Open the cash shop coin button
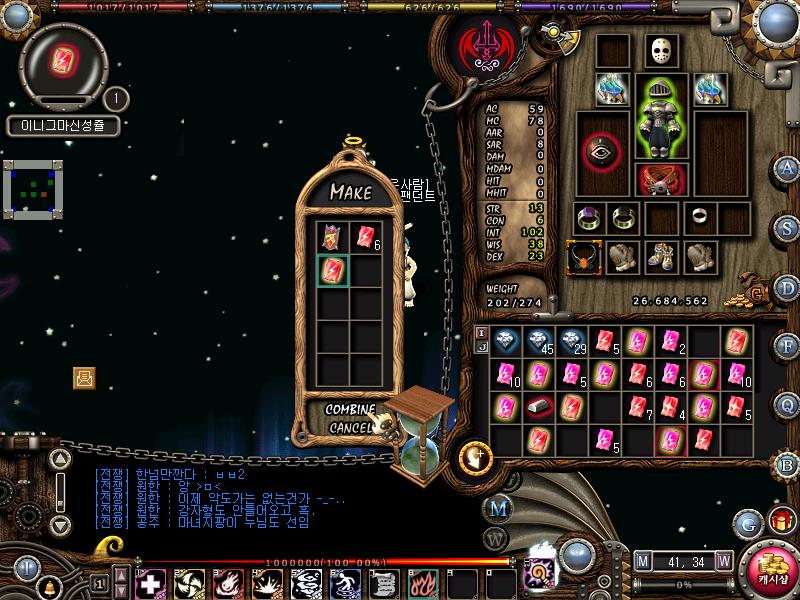The image size is (800, 600). [x=769, y=569]
